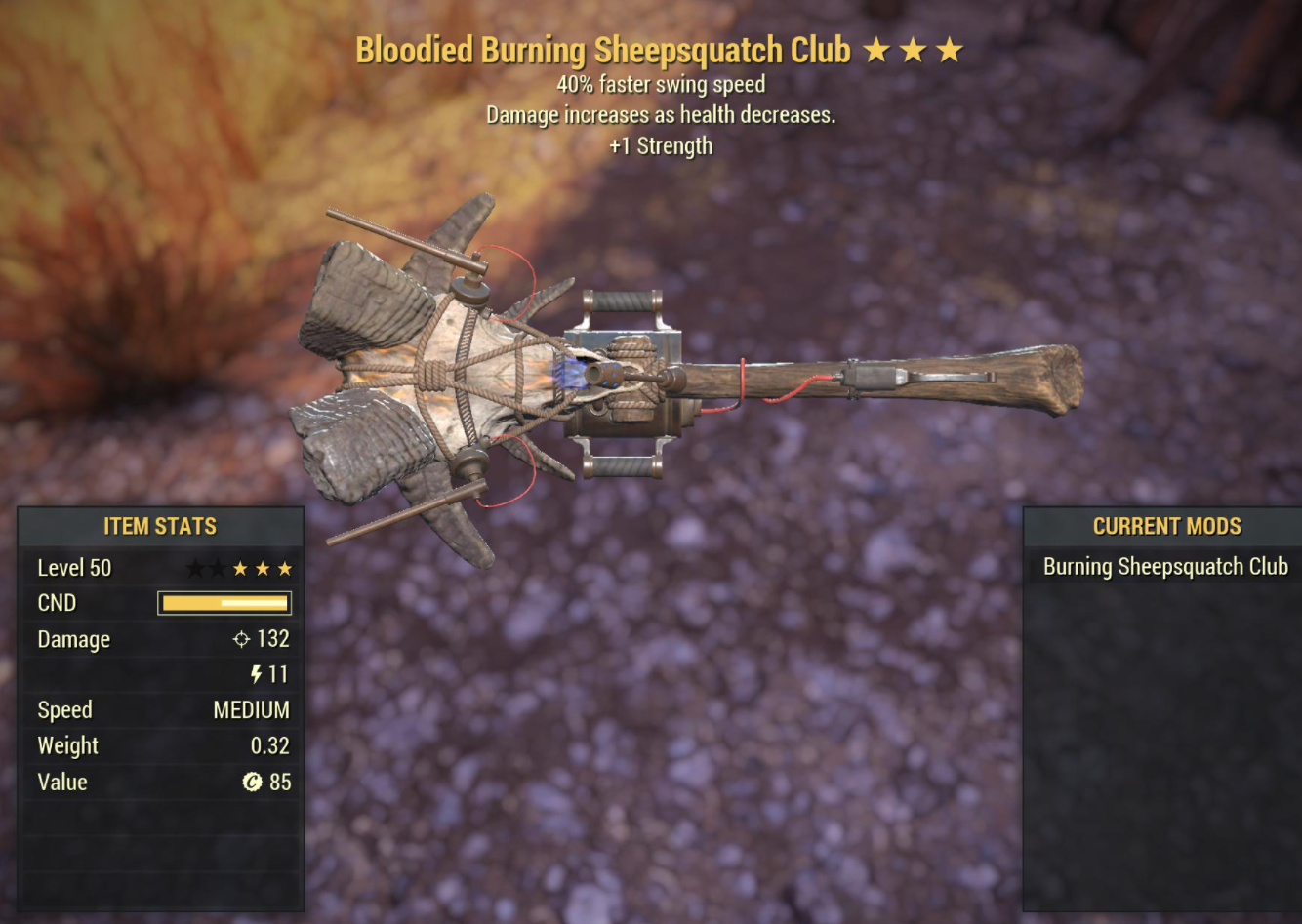Expand the CURRENT MODS panel header

pyautogui.click(x=1166, y=526)
